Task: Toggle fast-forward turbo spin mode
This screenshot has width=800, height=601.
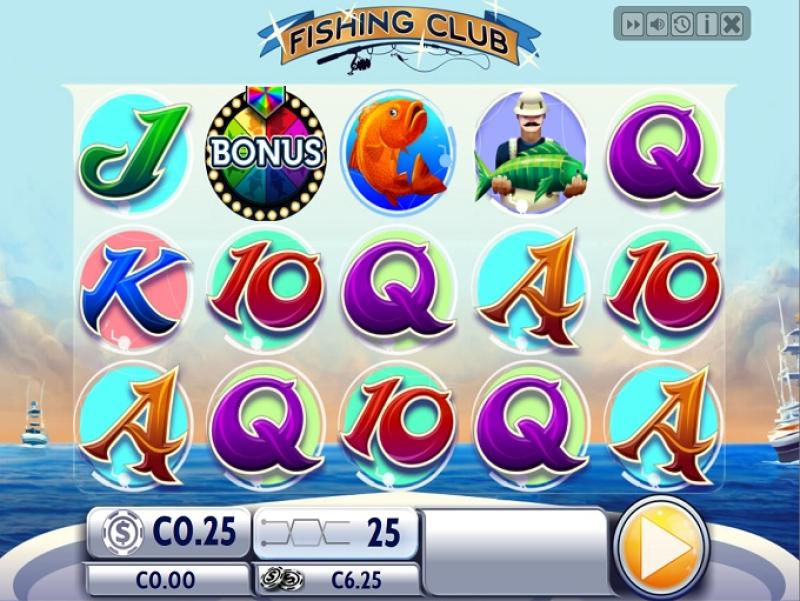Action: tap(632, 25)
